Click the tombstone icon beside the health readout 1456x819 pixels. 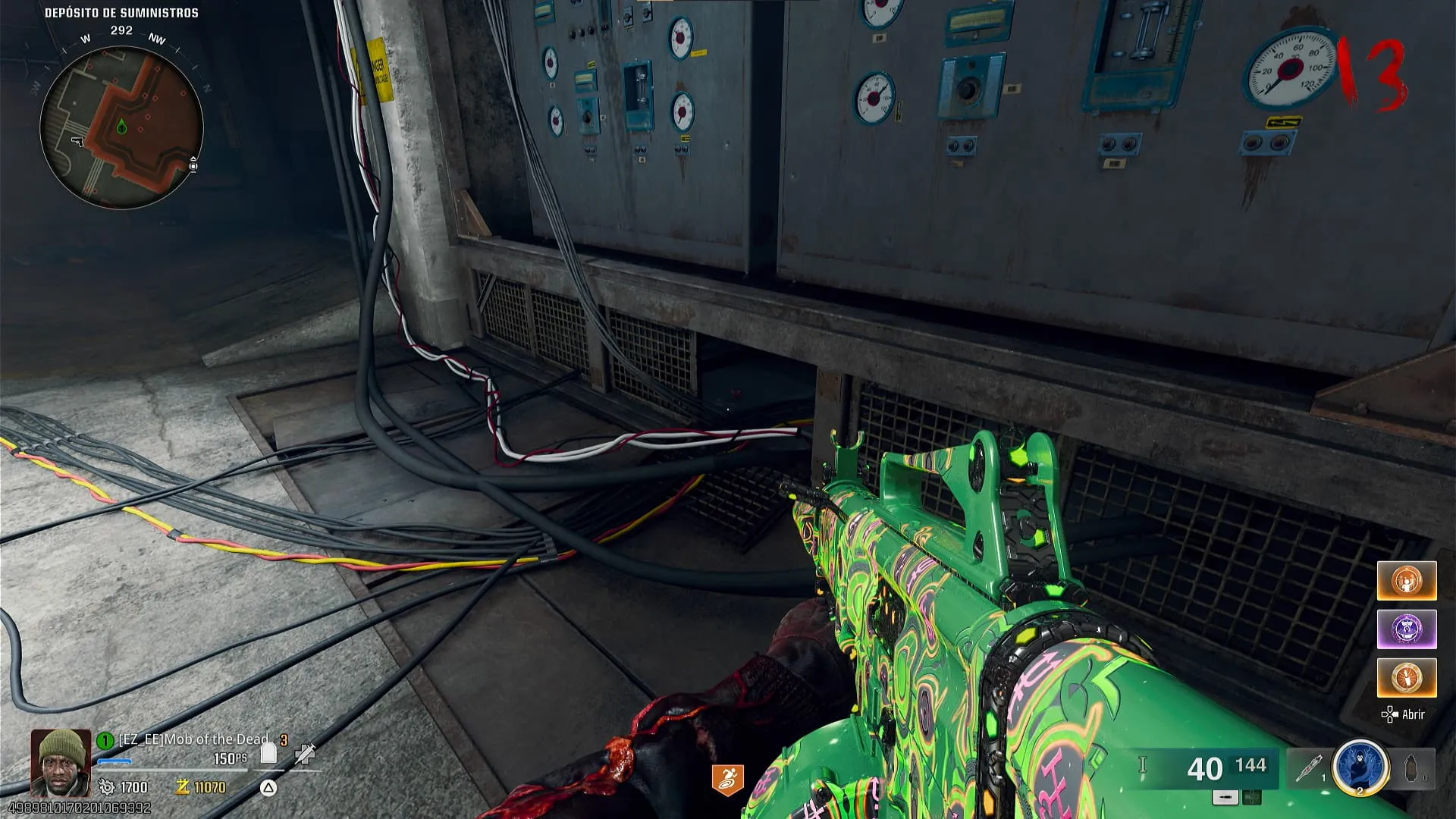click(x=268, y=752)
